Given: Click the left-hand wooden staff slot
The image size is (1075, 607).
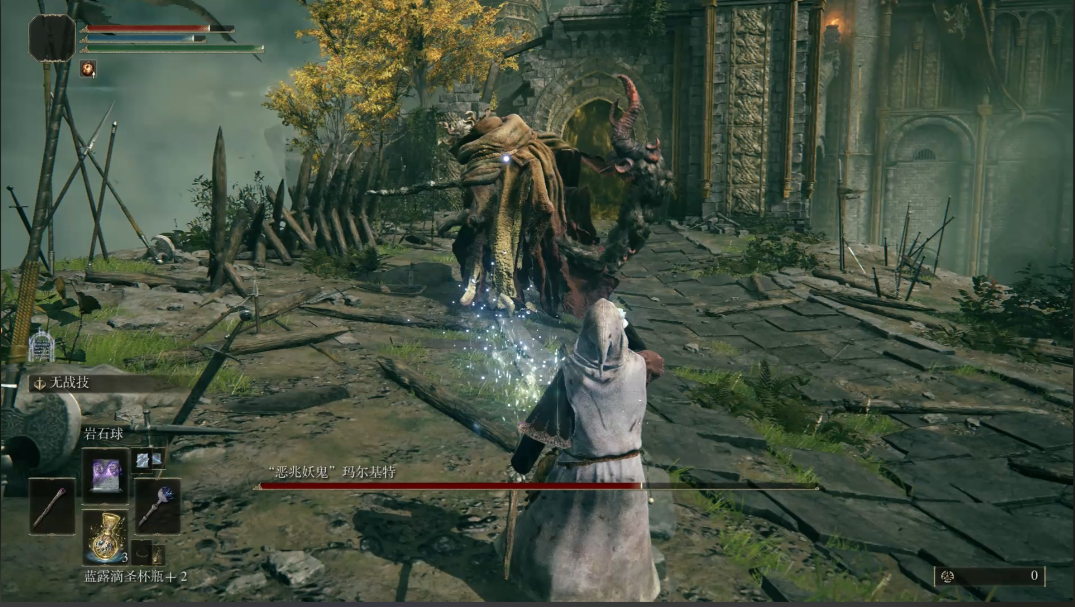Looking at the screenshot, I should [x=52, y=505].
